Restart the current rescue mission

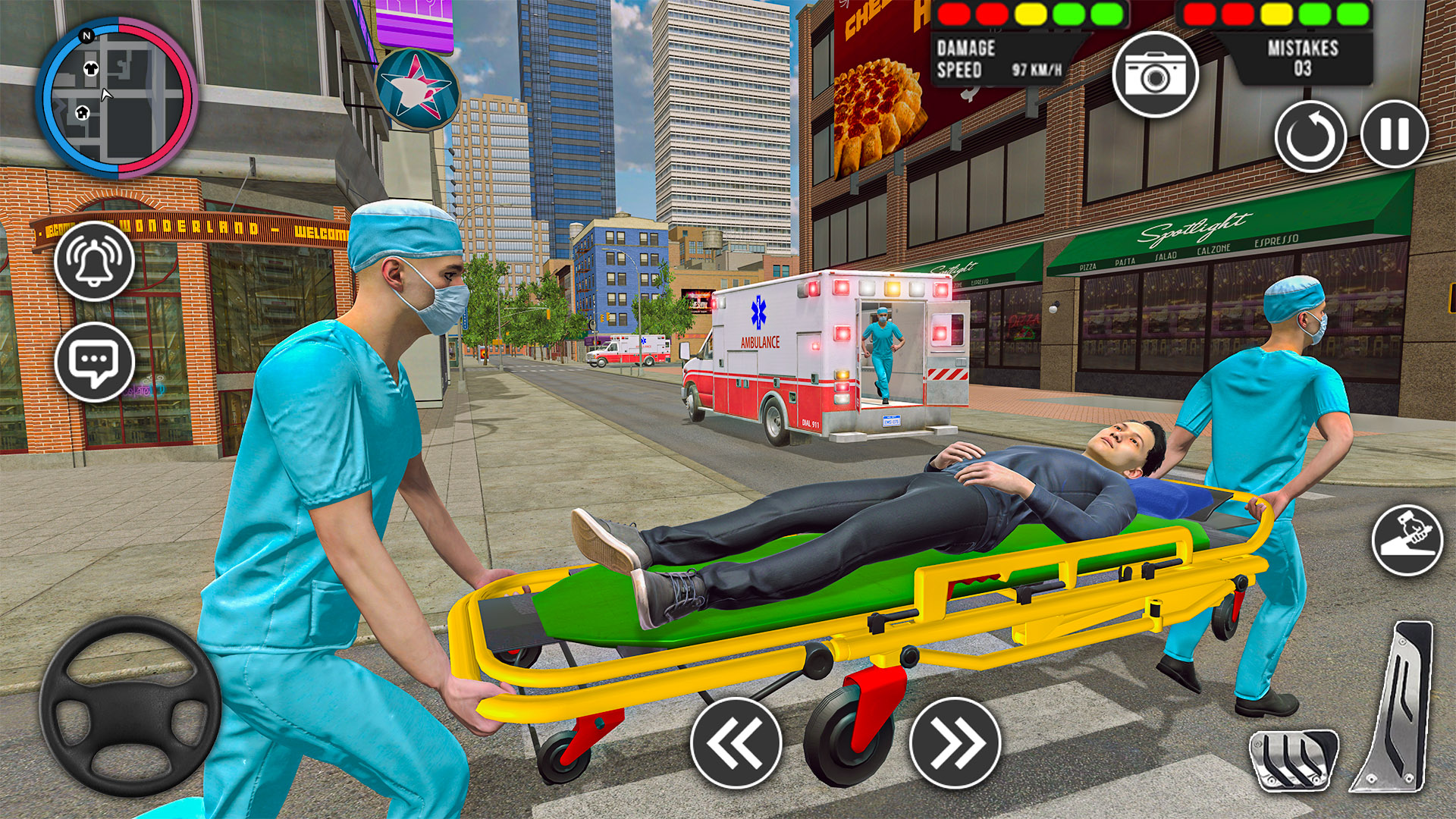[1311, 136]
